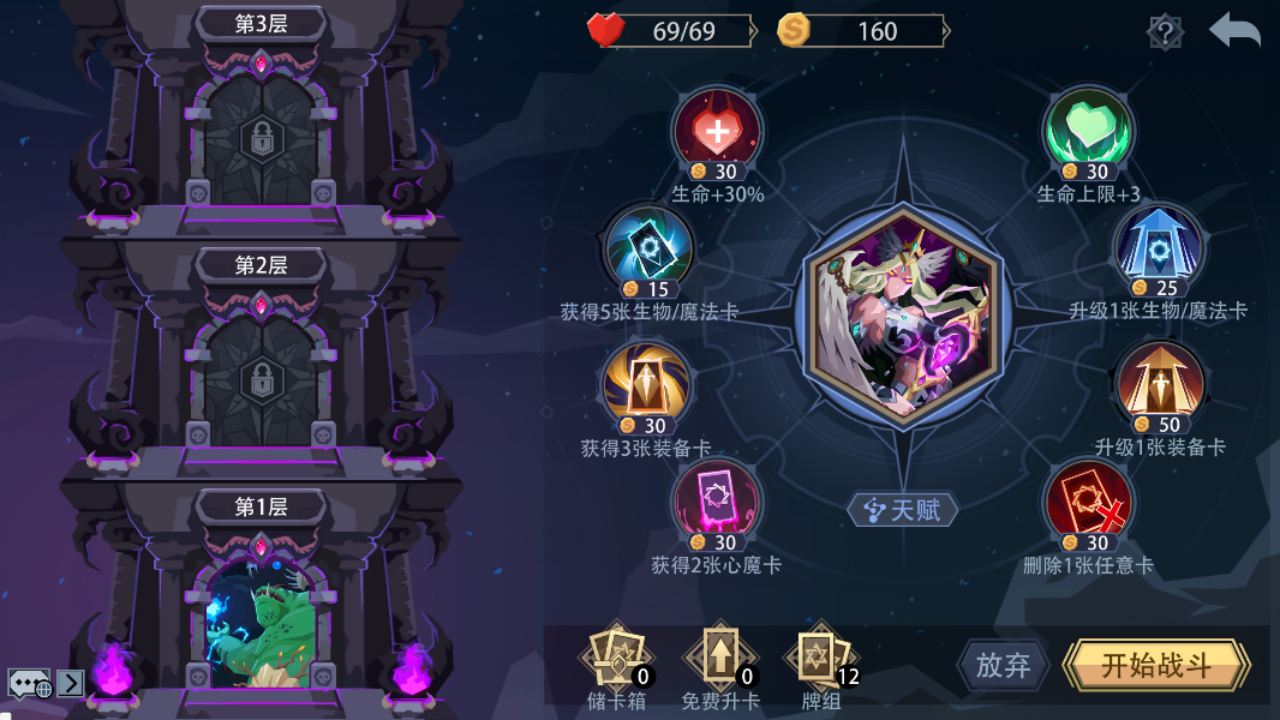The height and width of the screenshot is (720, 1280).
Task: View the 牌组 deck with 12 cards
Action: [820, 660]
